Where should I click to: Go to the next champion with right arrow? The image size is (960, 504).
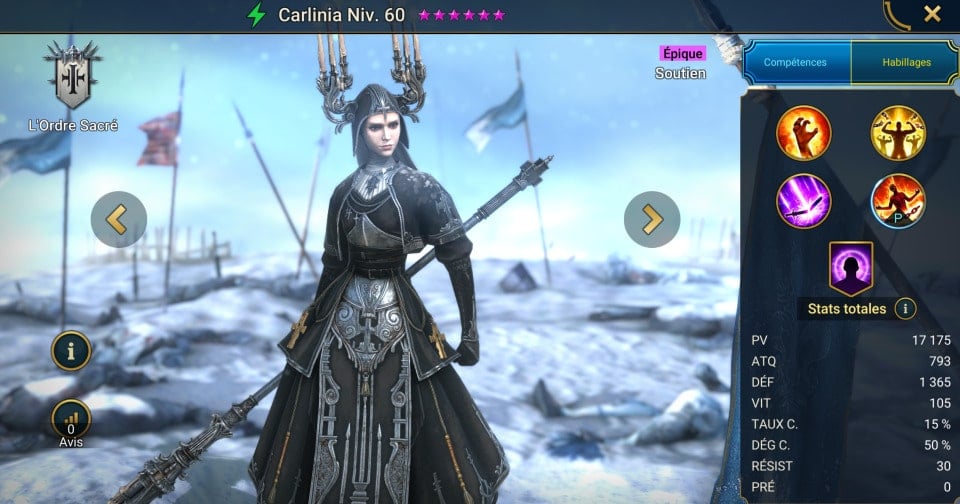(x=652, y=219)
